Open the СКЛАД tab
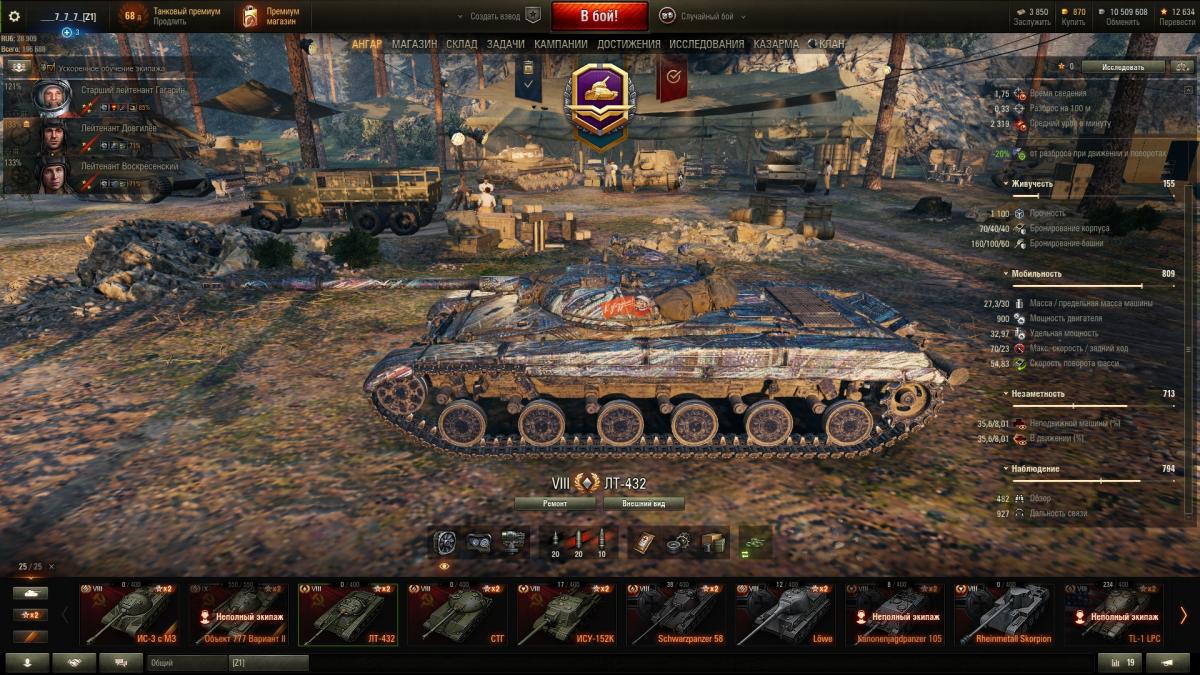 coord(462,44)
